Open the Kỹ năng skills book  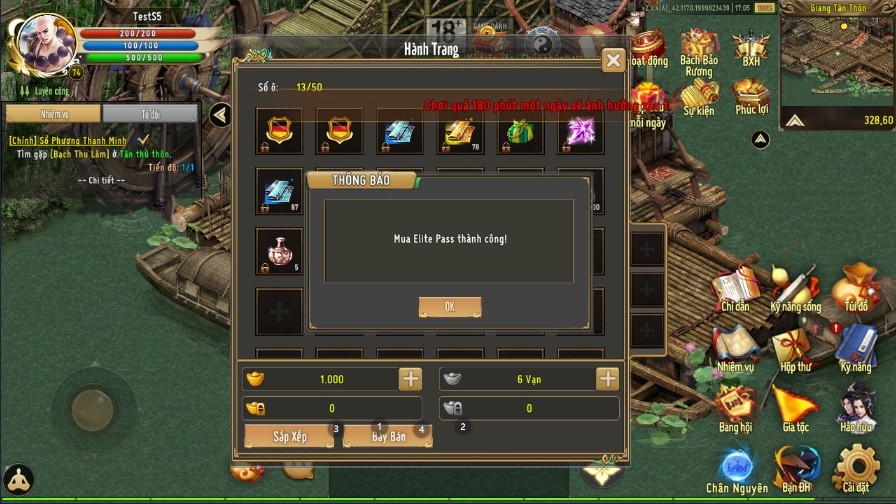click(x=856, y=349)
